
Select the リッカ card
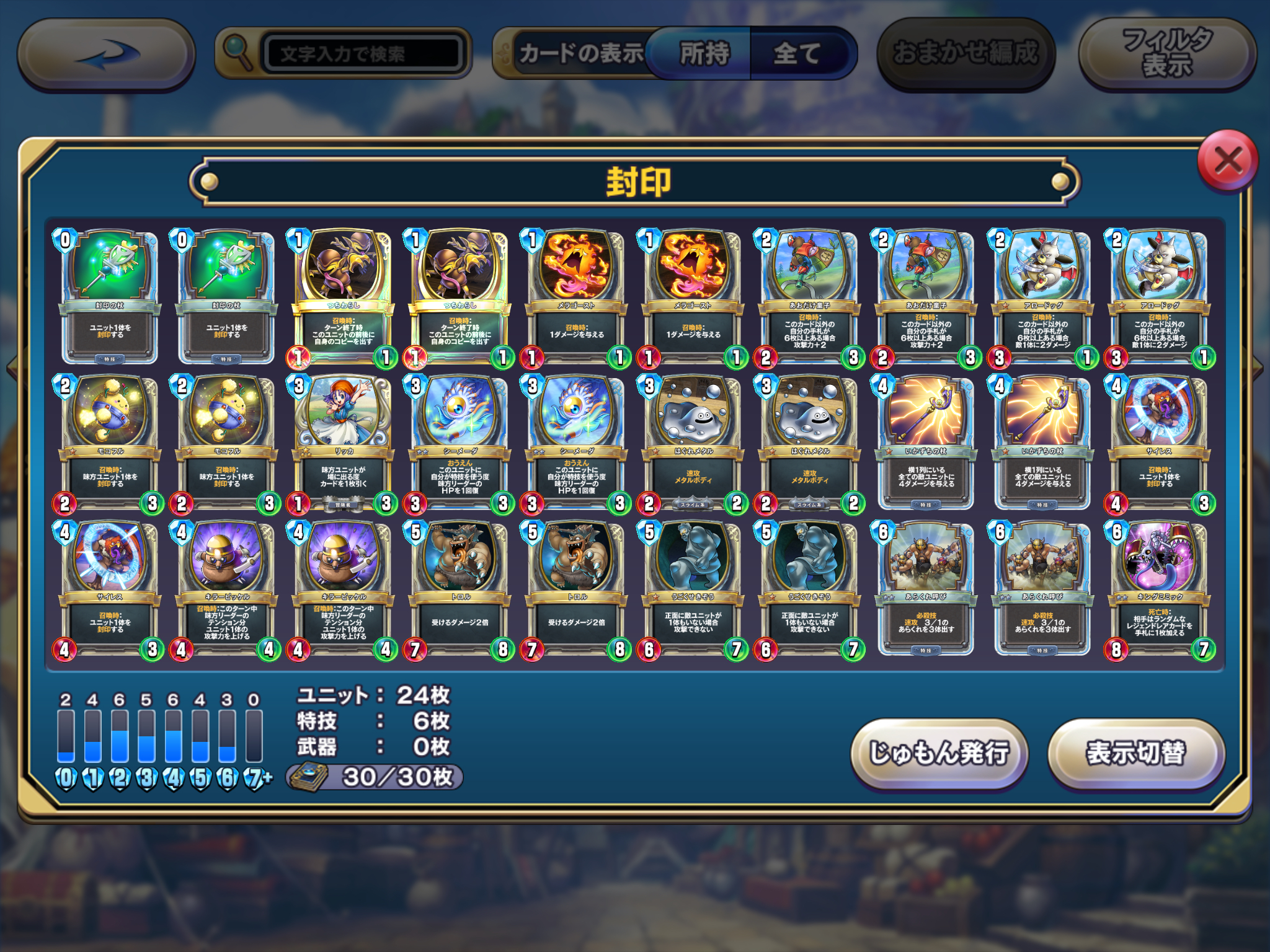pyautogui.click(x=344, y=441)
